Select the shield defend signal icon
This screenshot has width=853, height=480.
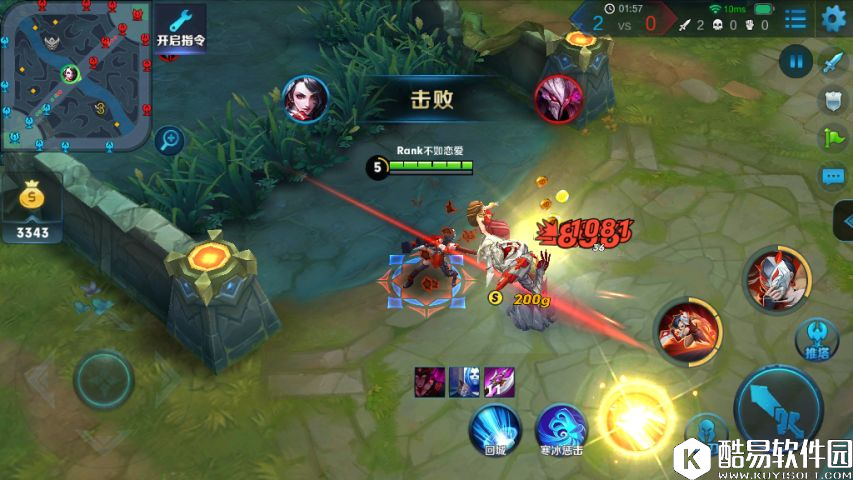(x=832, y=100)
